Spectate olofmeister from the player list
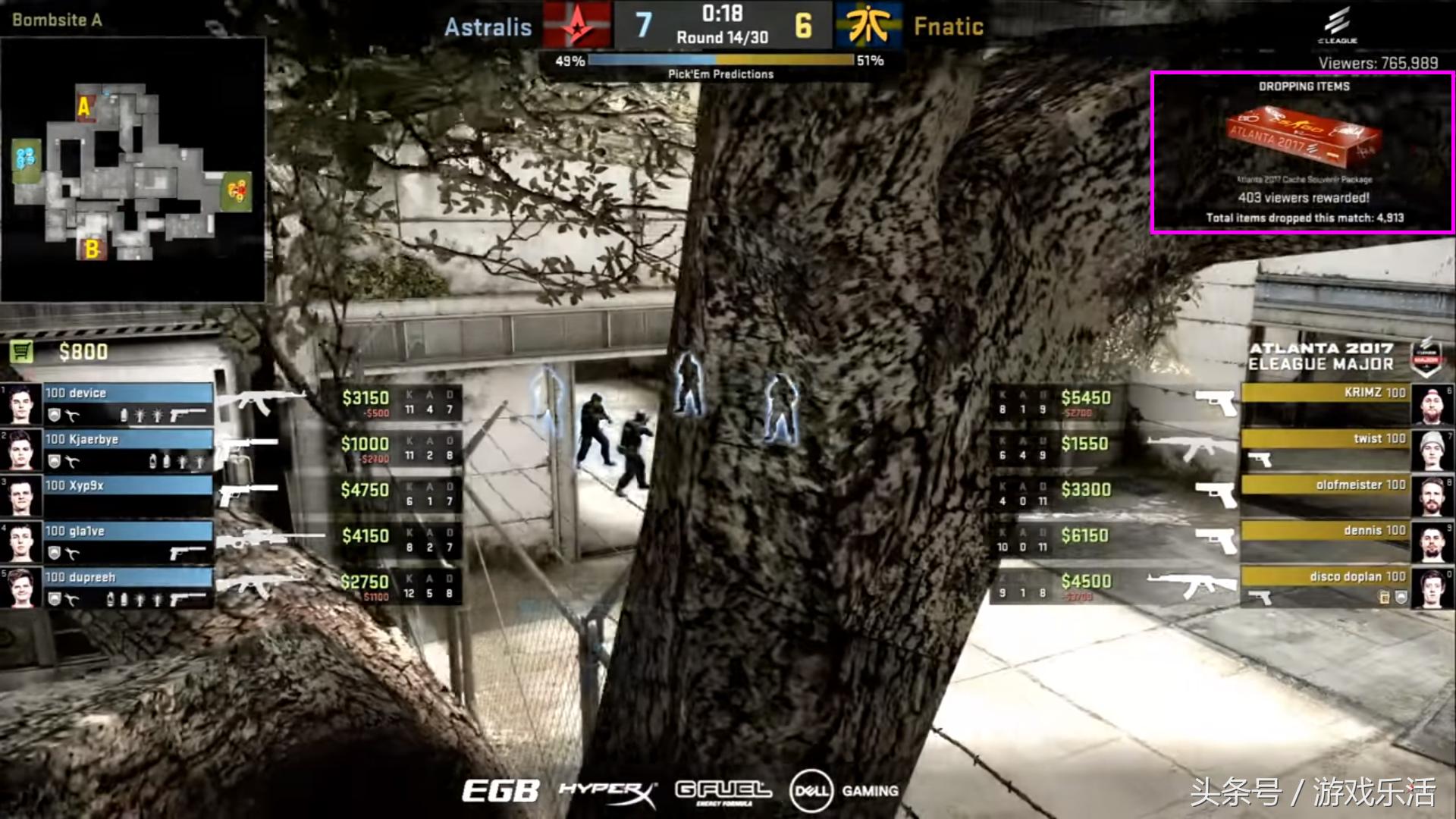The width and height of the screenshot is (1456, 819). click(1326, 494)
